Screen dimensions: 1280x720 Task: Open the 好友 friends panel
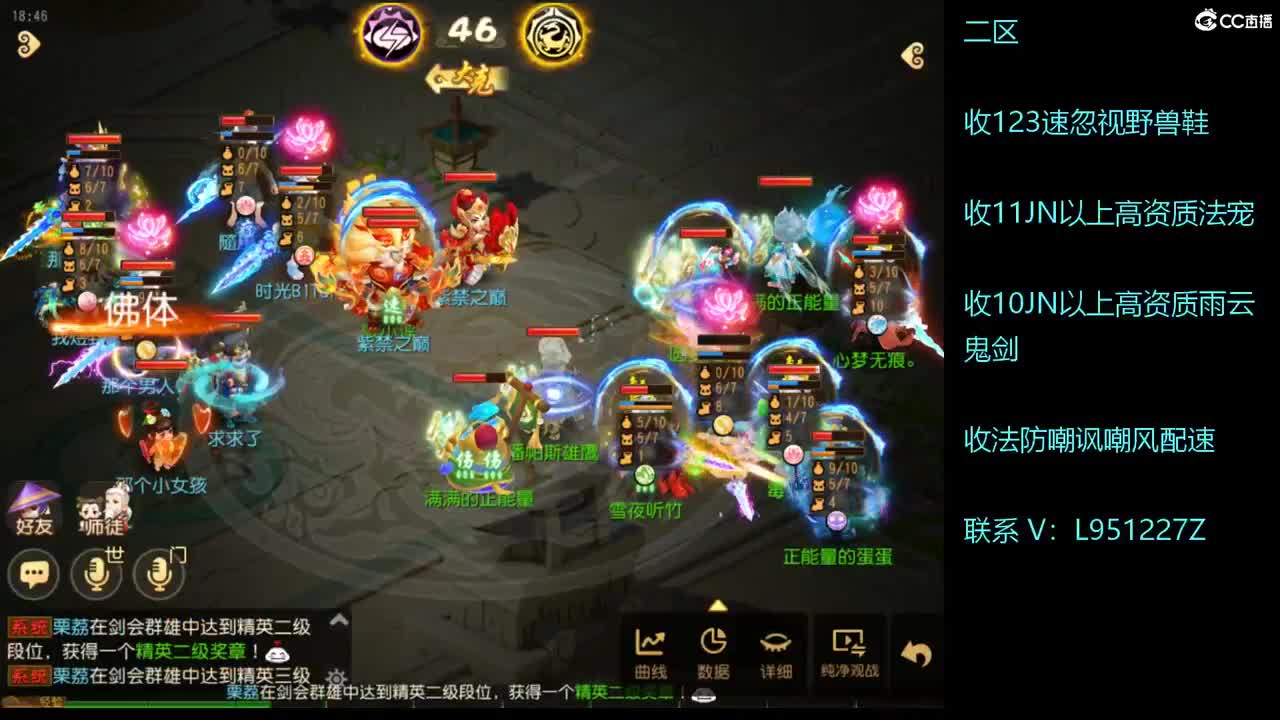[32, 507]
